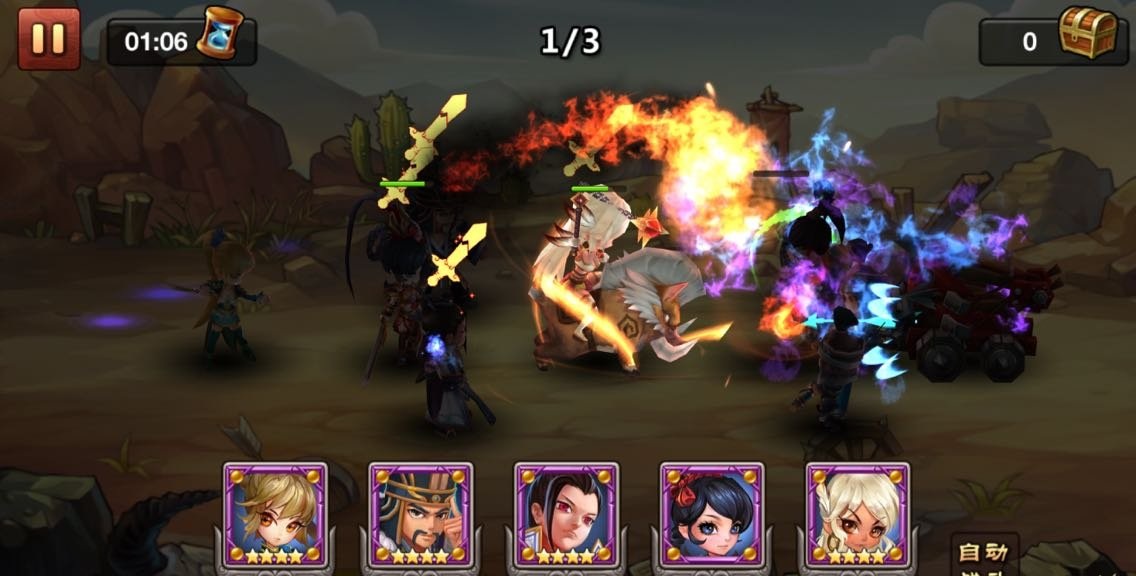Viewport: 1136px width, 576px height.
Task: Pause the battle with the pause button
Action: click(48, 39)
